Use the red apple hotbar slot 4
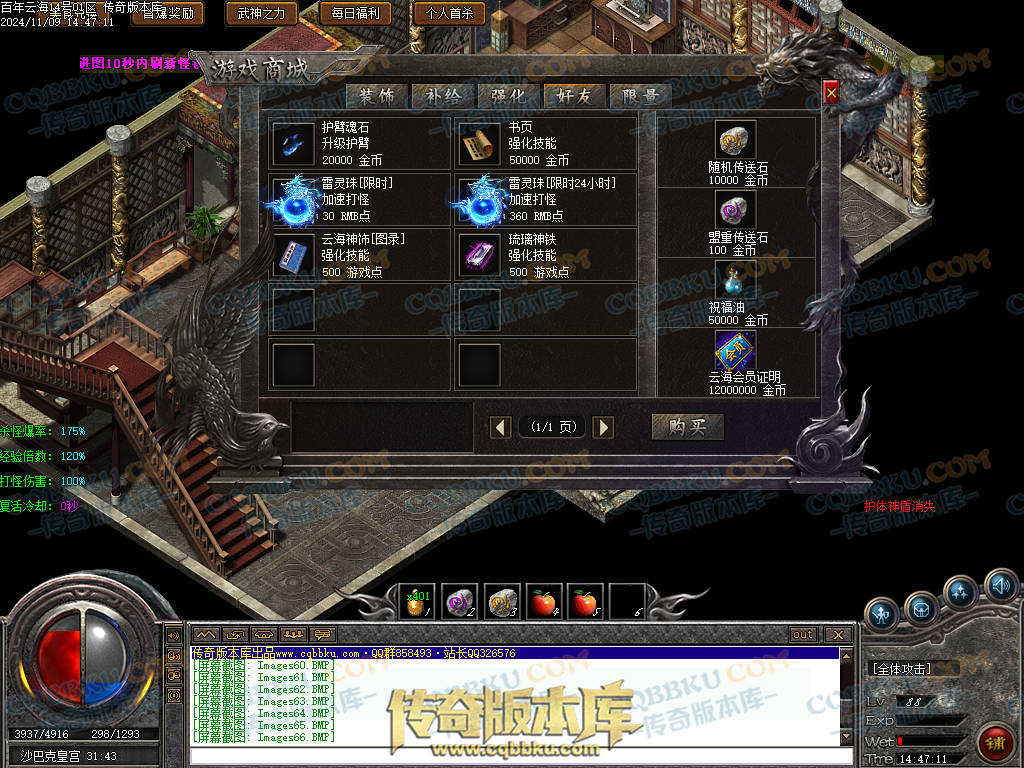This screenshot has width=1024, height=768. (544, 602)
